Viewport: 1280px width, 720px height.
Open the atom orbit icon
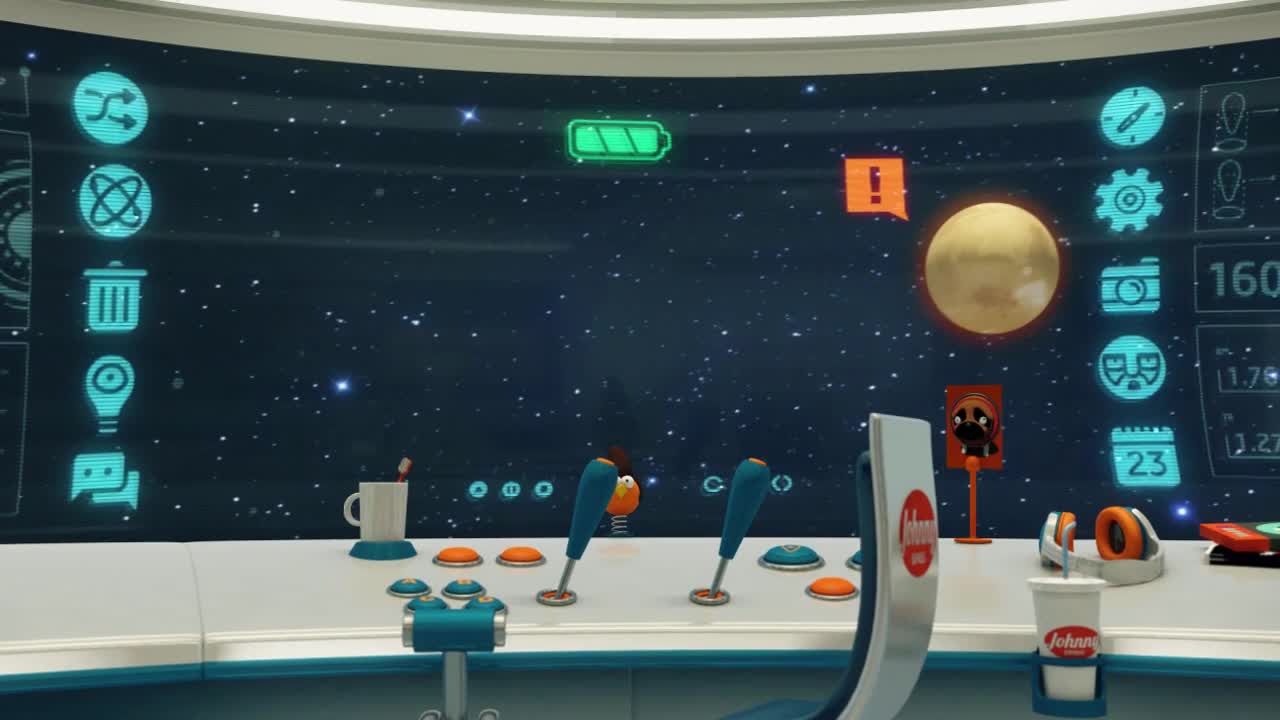115,201
